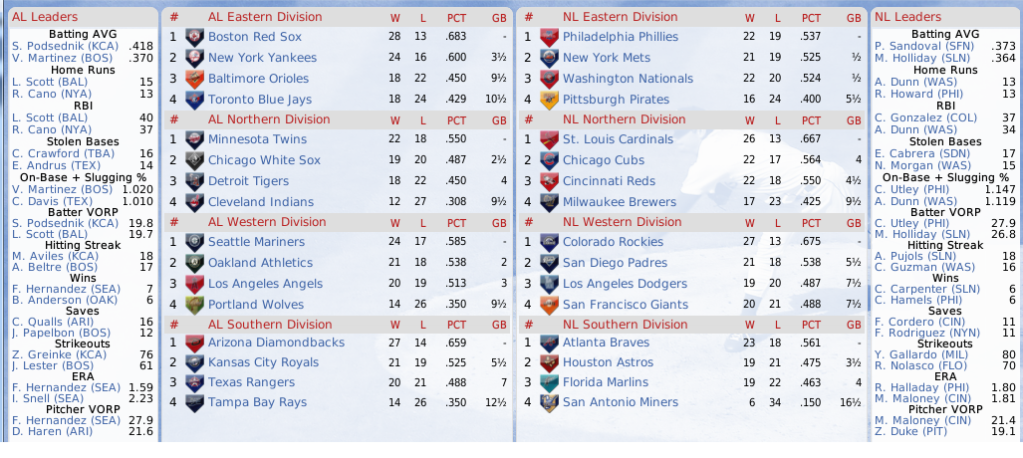Viewport: 1023px width, 458px height.
Task: Open the Philadelphia Phillies team page
Action: pyautogui.click(x=620, y=36)
